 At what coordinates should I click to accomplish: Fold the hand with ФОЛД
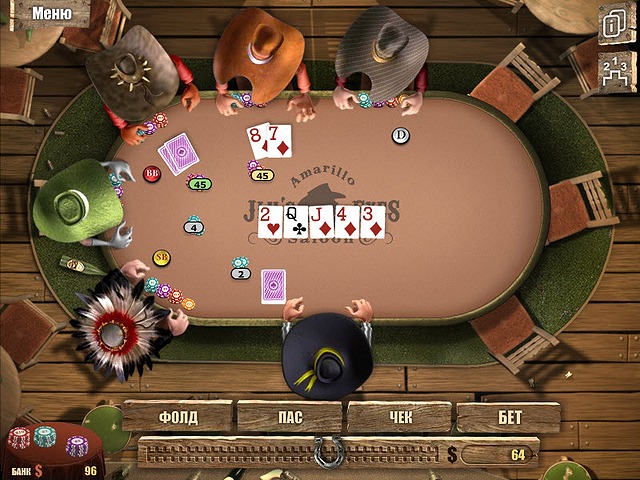178,417
